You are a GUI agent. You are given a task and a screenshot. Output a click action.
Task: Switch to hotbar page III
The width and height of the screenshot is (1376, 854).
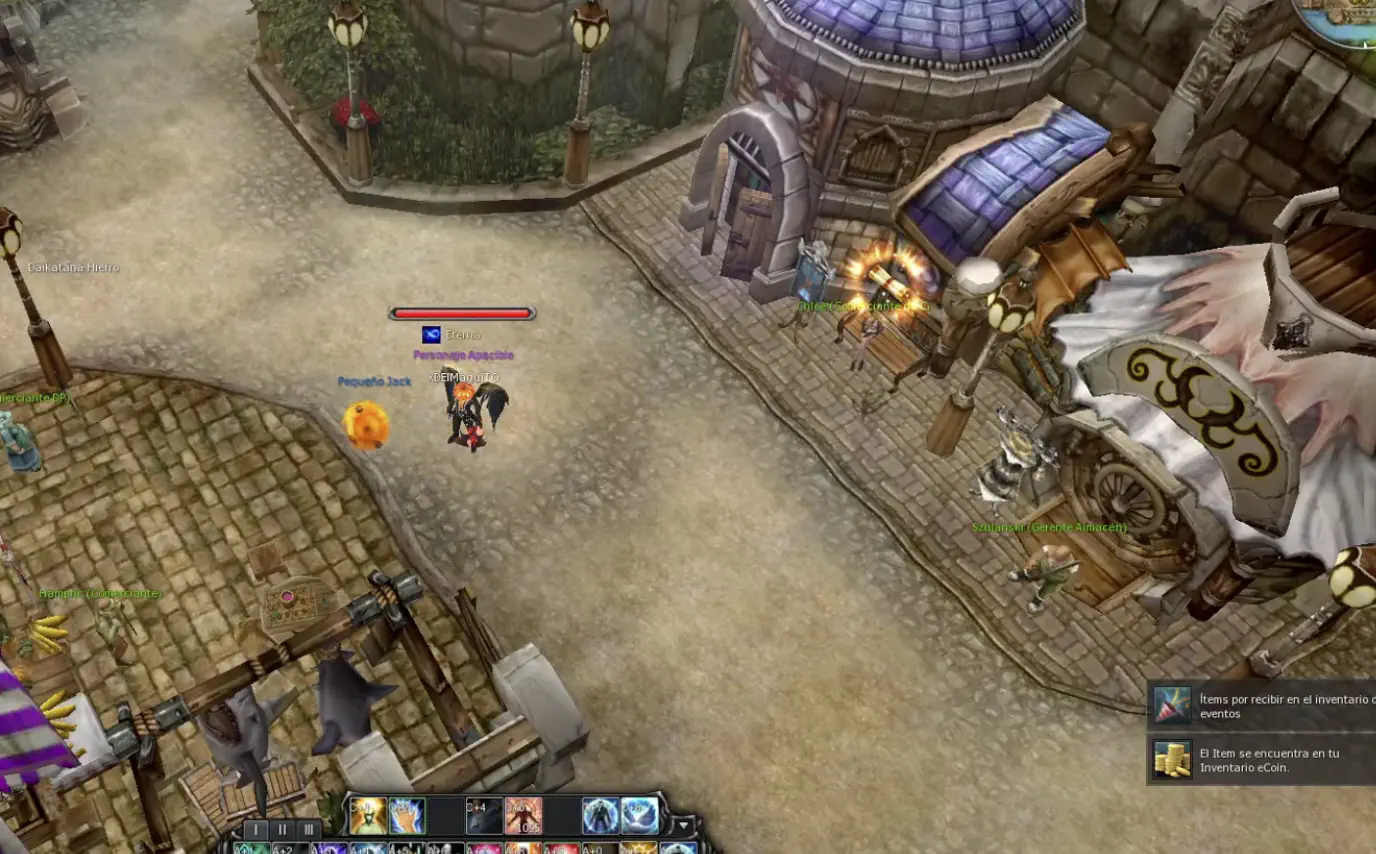click(x=308, y=830)
